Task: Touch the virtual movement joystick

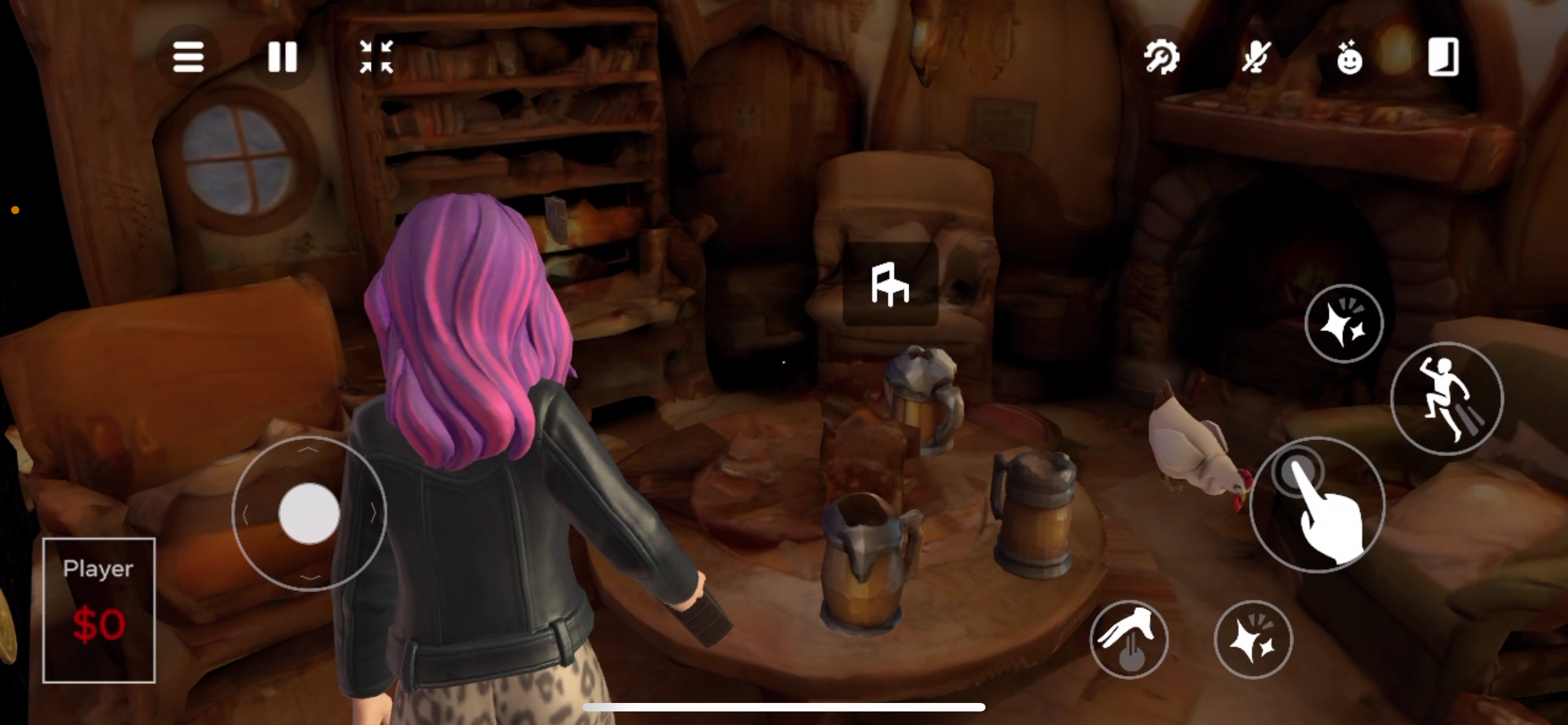Action: [309, 513]
